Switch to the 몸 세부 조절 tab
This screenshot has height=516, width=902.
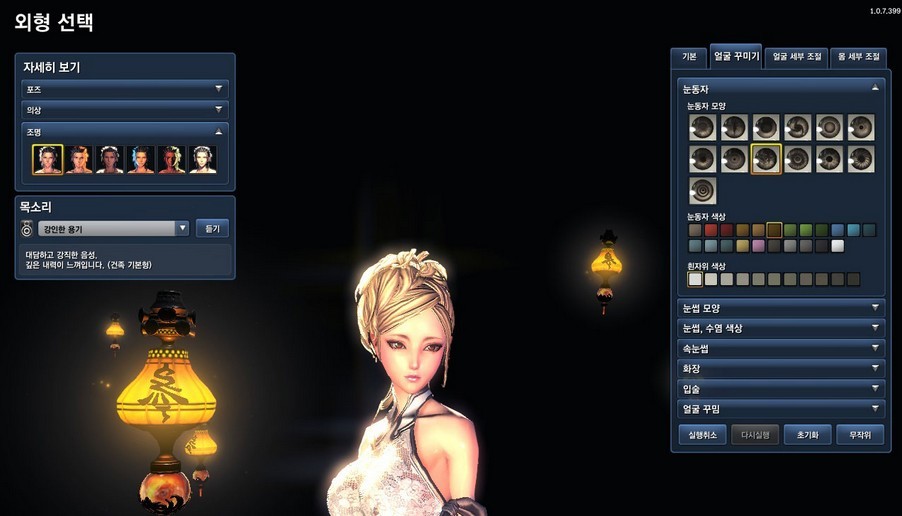(x=859, y=57)
